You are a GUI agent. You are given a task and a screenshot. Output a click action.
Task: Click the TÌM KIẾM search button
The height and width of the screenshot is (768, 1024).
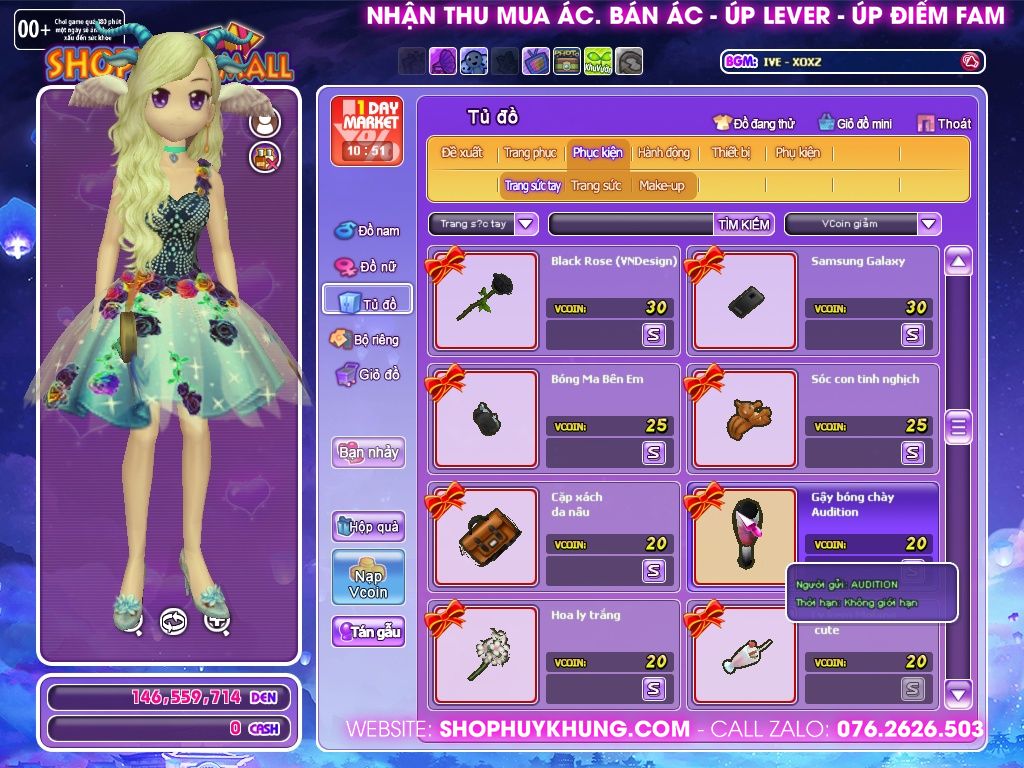tap(744, 224)
